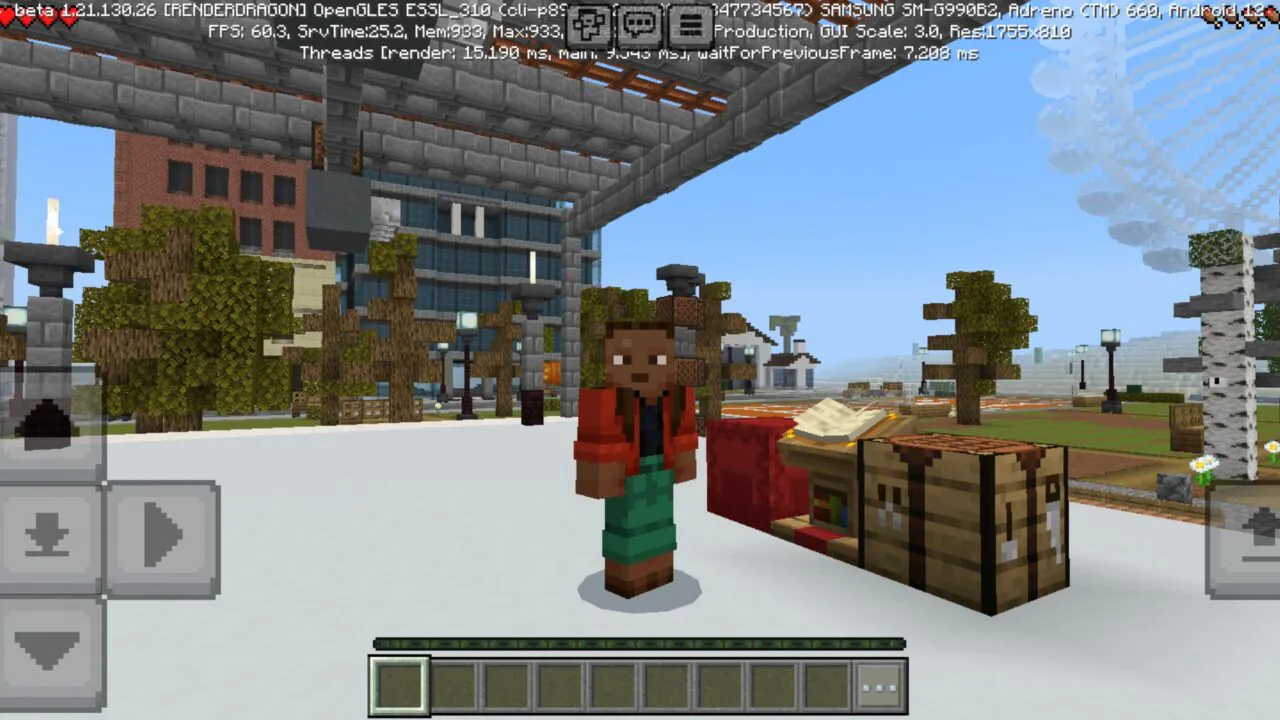
Task: Open the chat window
Action: pos(638,22)
